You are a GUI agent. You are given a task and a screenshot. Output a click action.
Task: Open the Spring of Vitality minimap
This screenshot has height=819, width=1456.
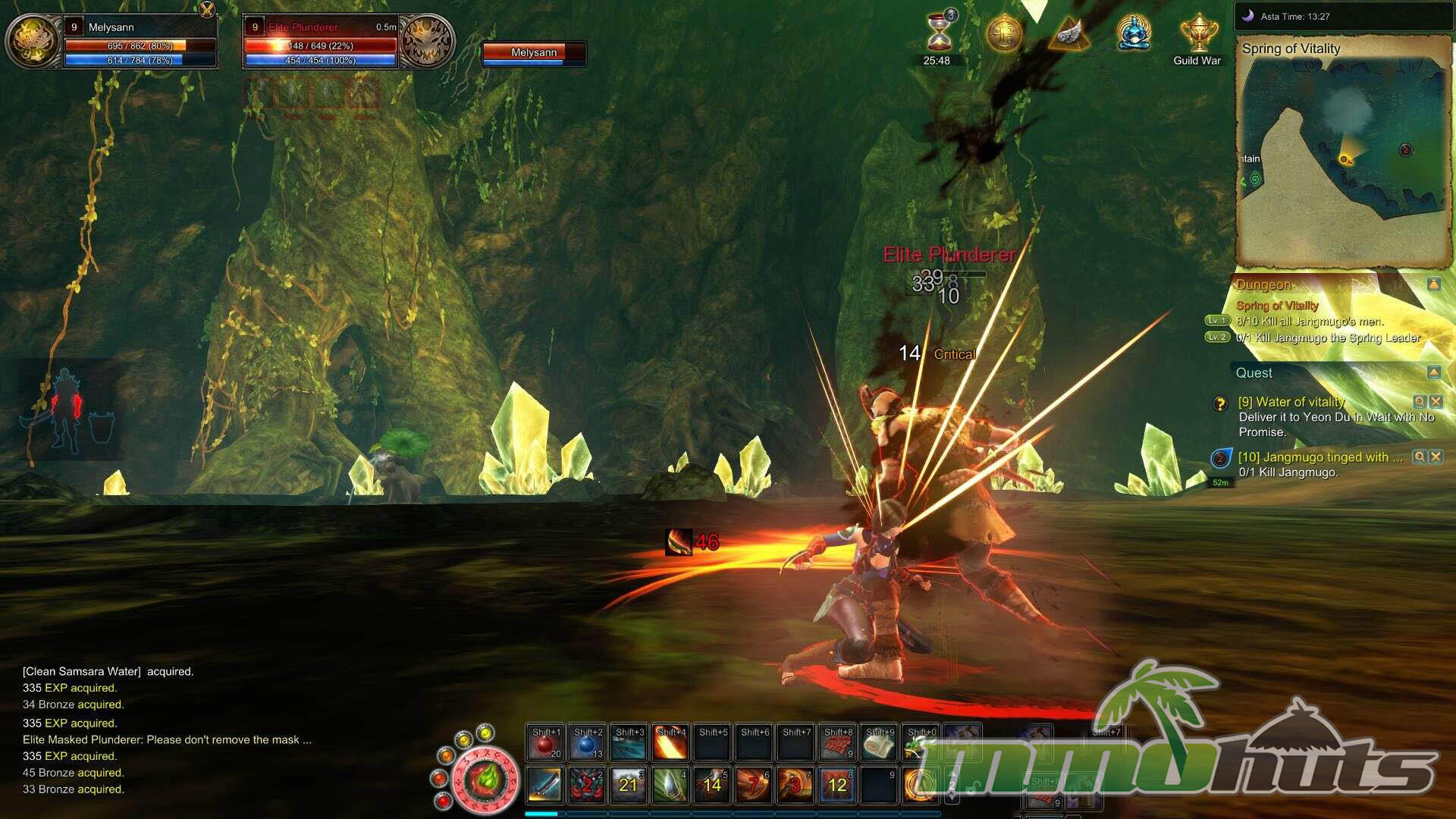(x=1342, y=159)
